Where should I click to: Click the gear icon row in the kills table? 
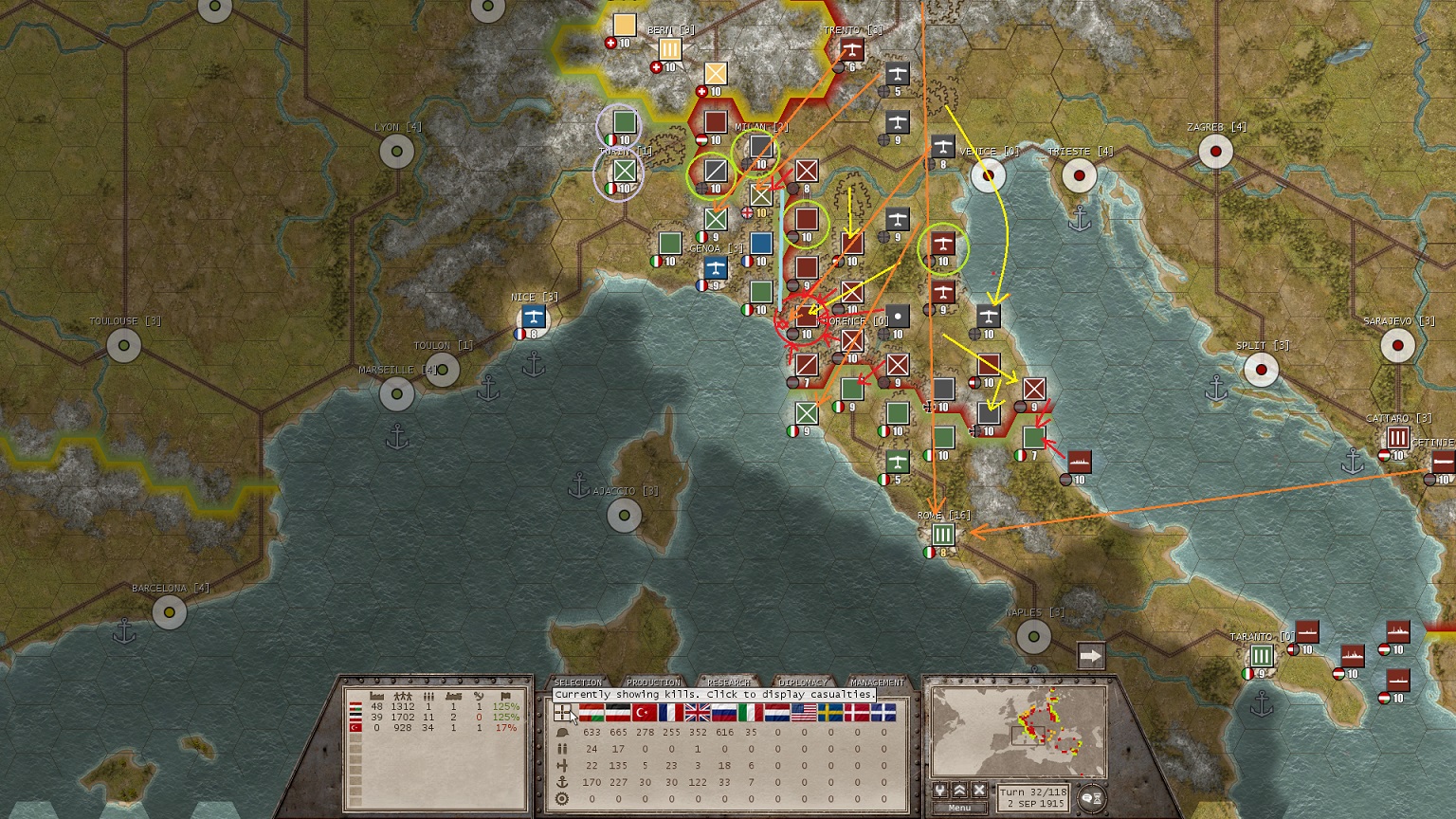coord(562,798)
